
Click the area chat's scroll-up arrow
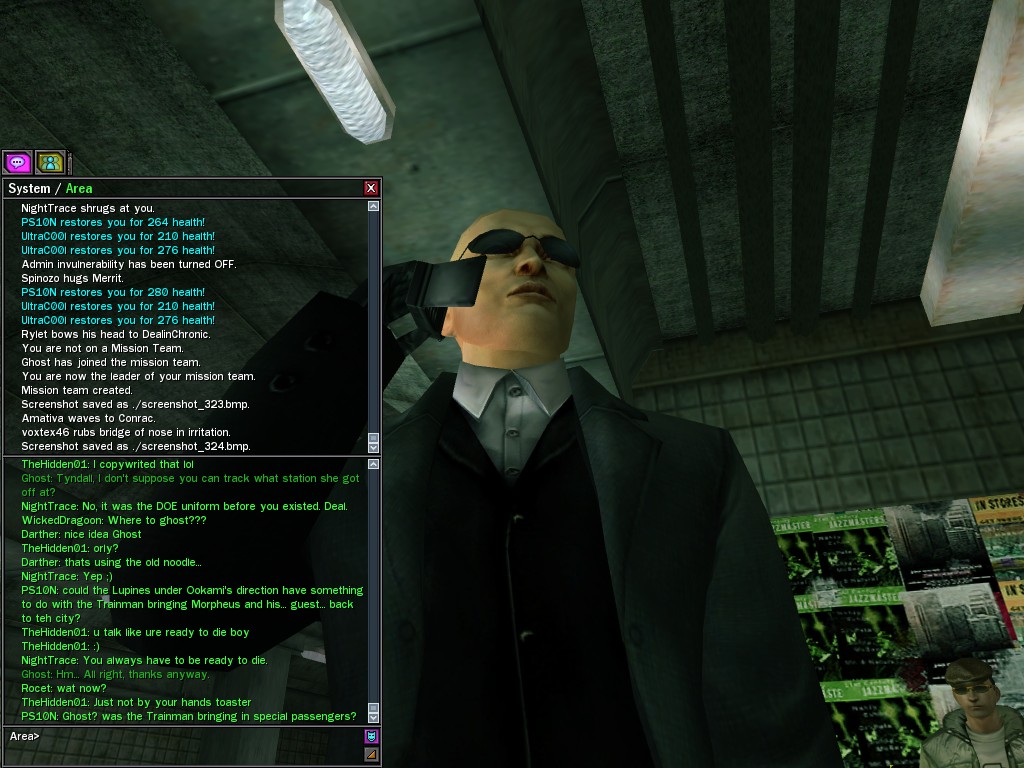tap(374, 464)
